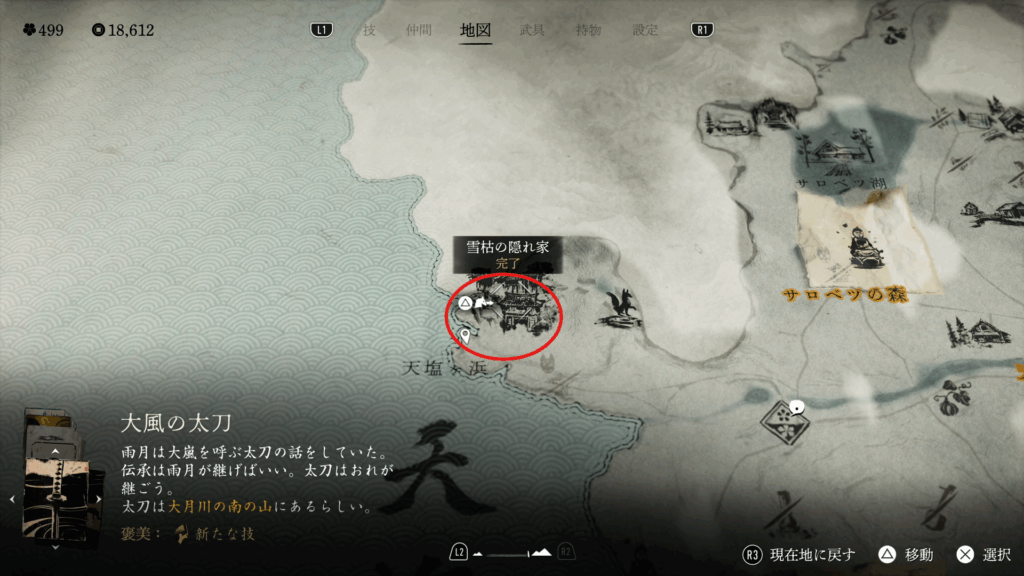Screen dimensions: 1024x576
Task: Go to the 設定 settings tab
Action: point(645,30)
